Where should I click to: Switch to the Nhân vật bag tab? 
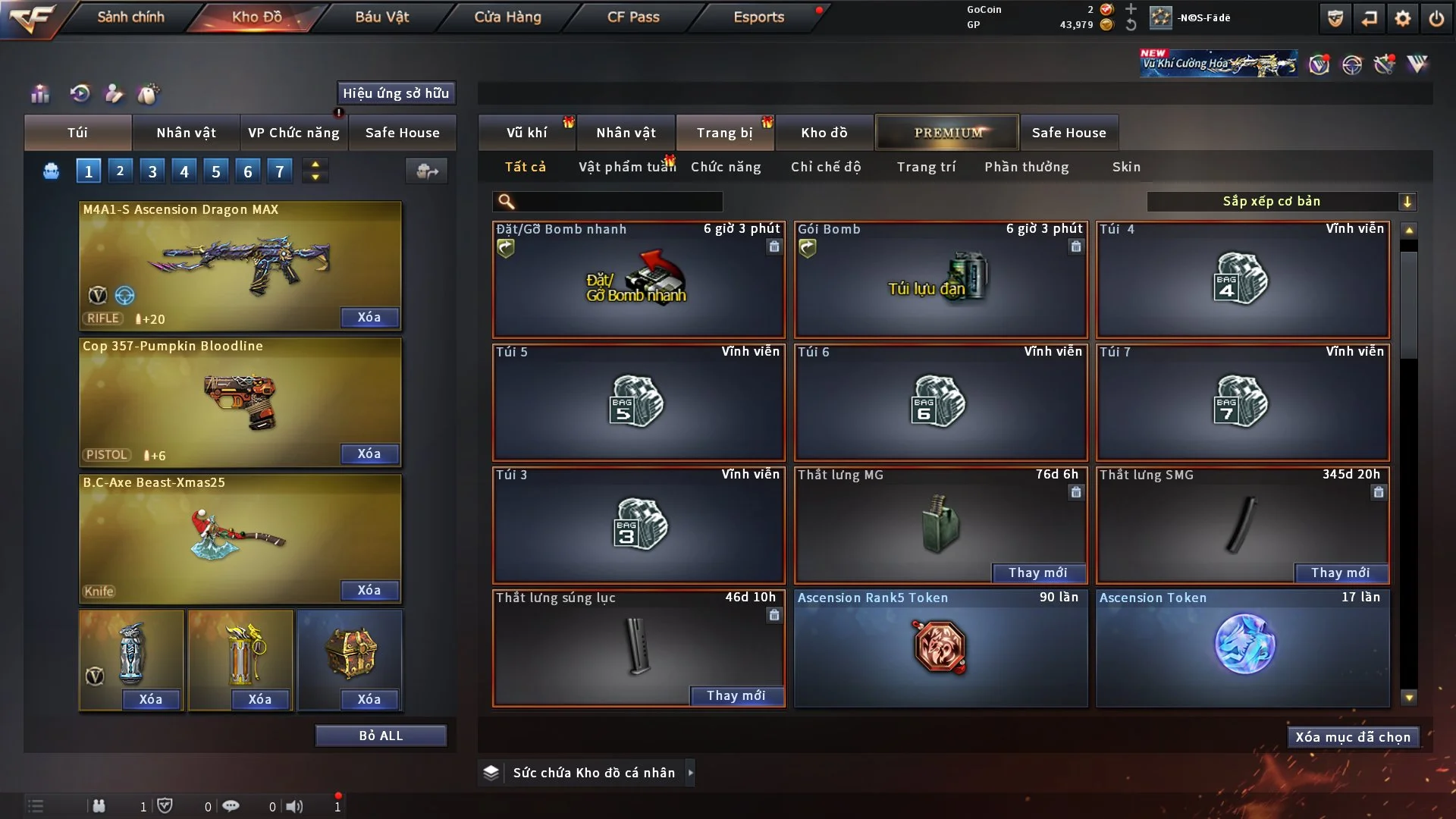point(186,133)
